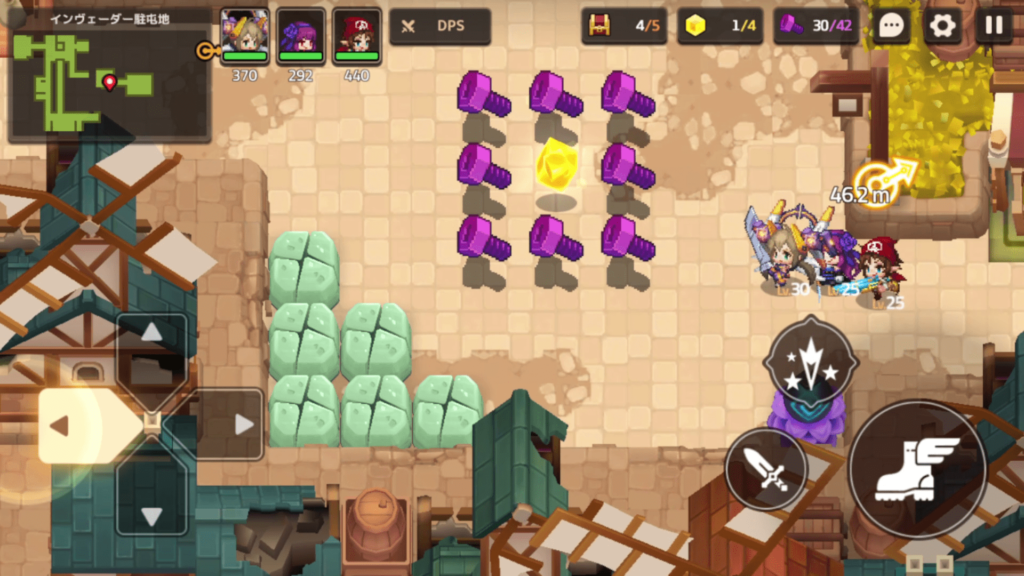Select the purple-haired hero portrait
1024x576 pixels.
[x=300, y=35]
